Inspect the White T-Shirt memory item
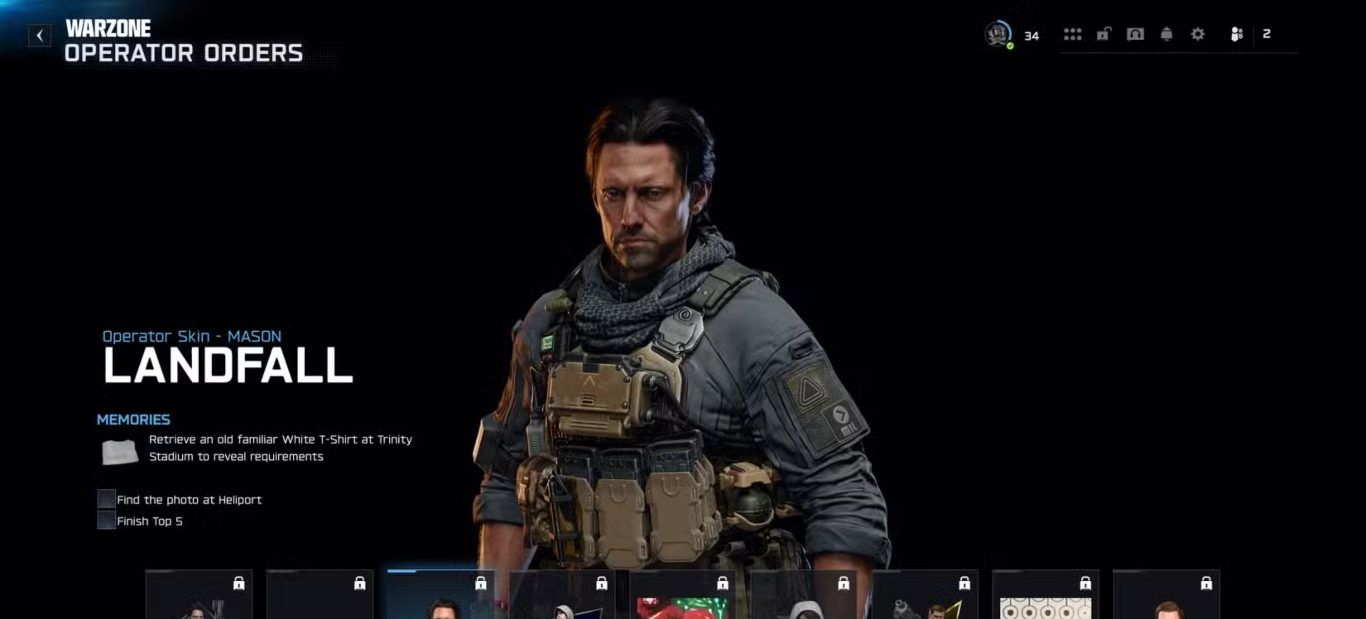The image size is (1366, 619). point(119,451)
